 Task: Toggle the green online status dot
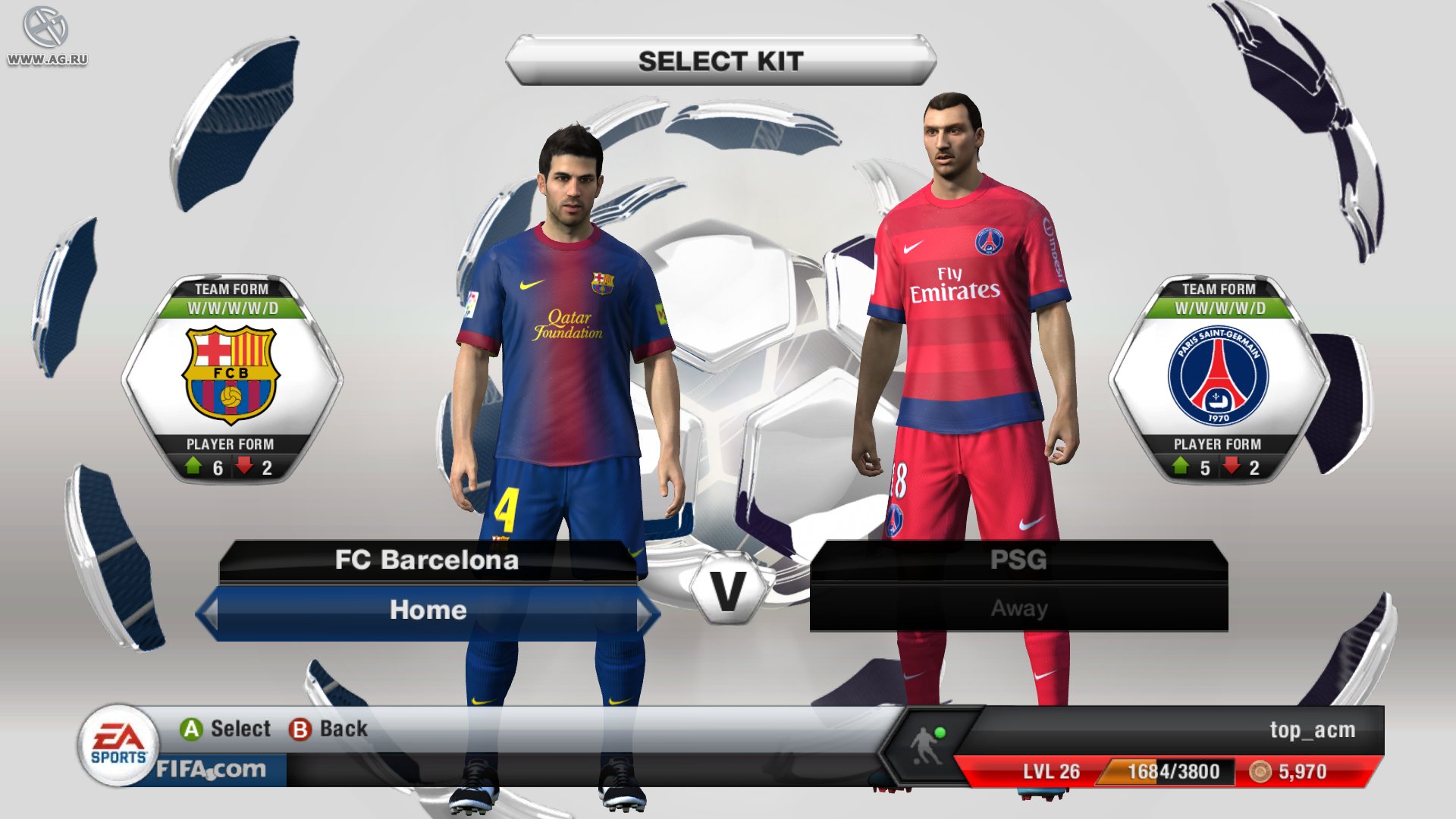(942, 732)
